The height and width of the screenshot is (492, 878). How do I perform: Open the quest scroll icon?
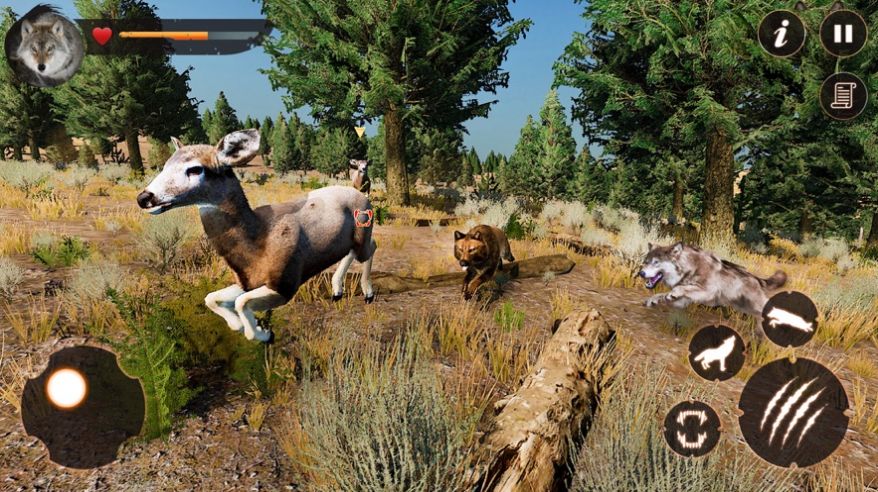[843, 96]
